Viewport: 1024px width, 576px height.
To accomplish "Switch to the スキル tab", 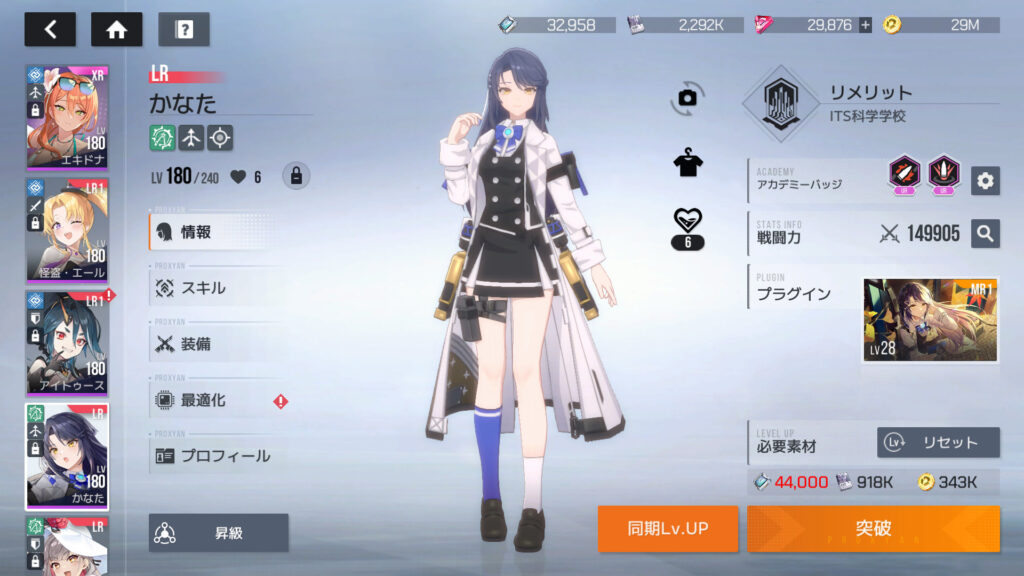I will [215, 288].
